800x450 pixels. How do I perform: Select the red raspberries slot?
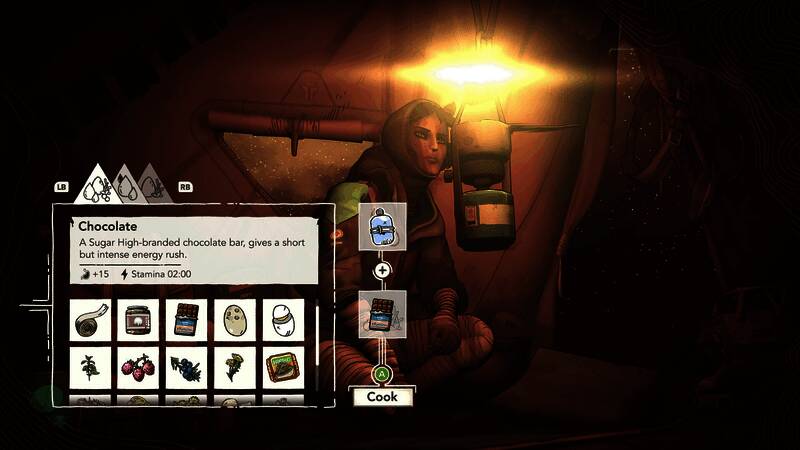coord(138,367)
